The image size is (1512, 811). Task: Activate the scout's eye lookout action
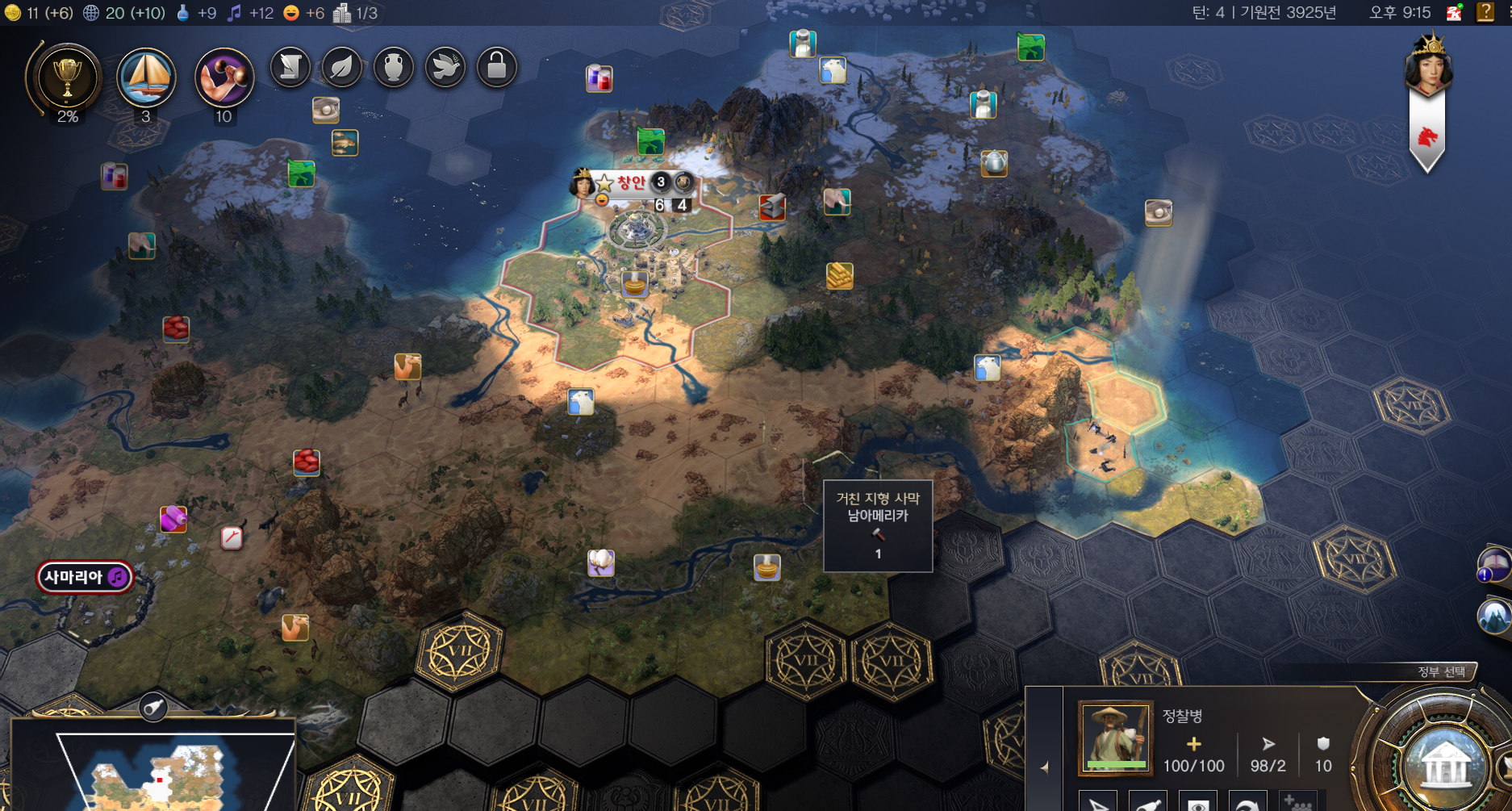(1198, 802)
